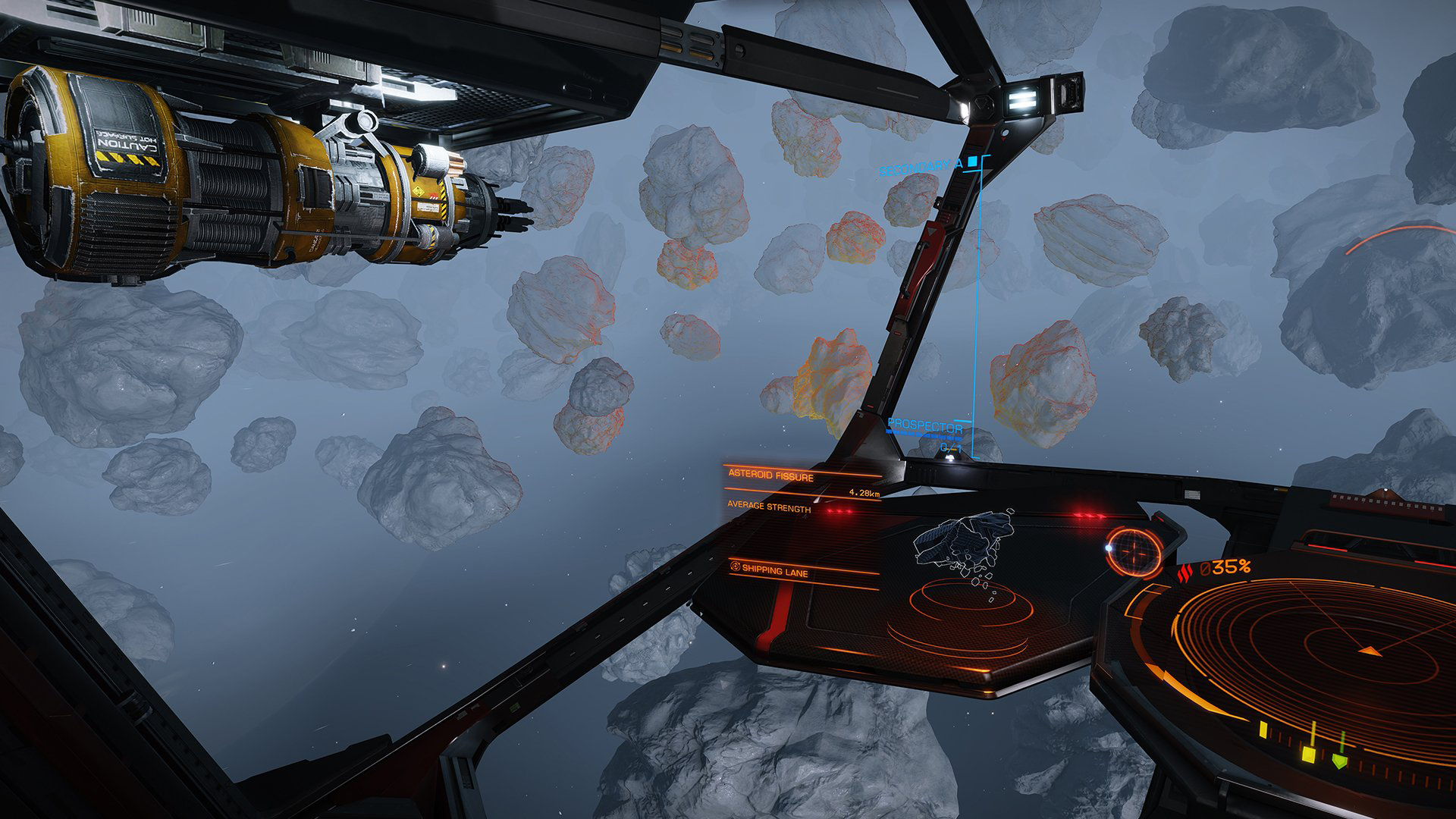Viewport: 1456px width, 819px height.
Task: Click the orange ship arrow on the radar
Action: pos(1370,651)
